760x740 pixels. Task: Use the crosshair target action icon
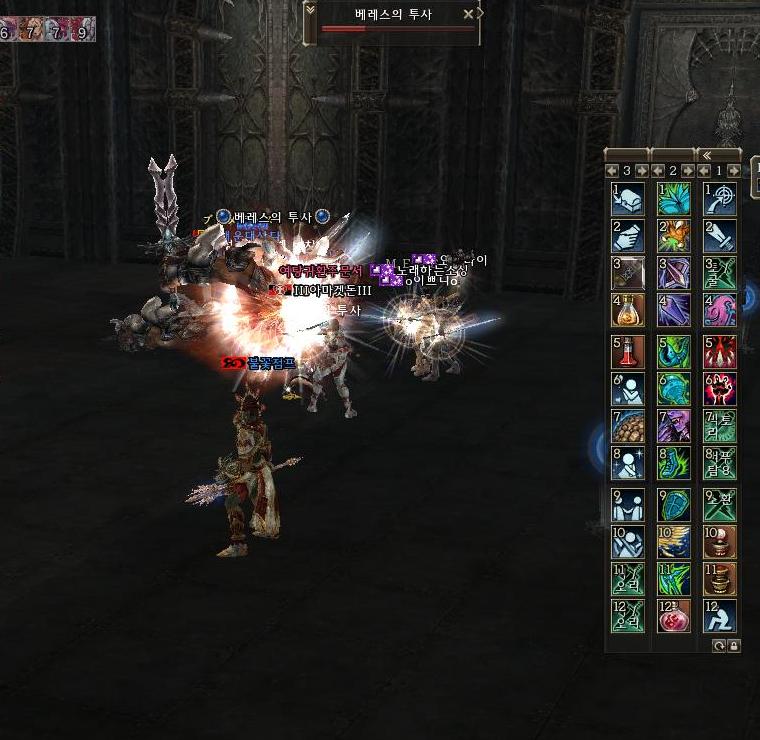[720, 198]
